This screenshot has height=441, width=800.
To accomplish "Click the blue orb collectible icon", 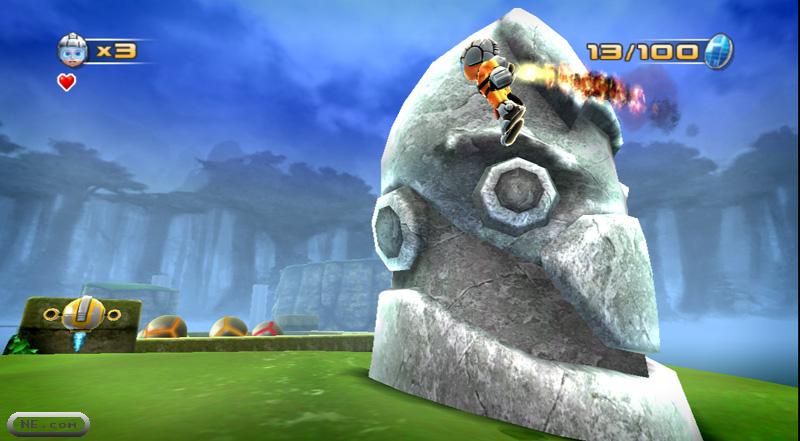I will pyautogui.click(x=719, y=49).
